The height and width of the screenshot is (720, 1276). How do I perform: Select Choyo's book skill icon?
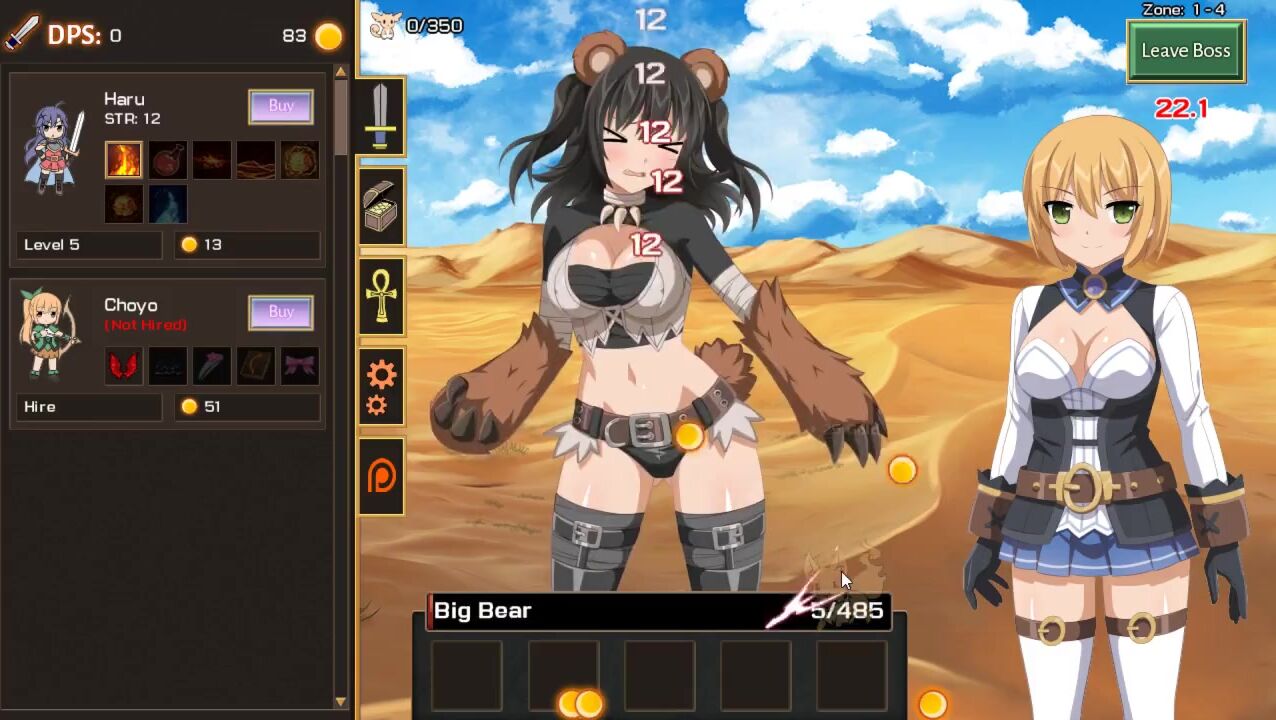[256, 366]
